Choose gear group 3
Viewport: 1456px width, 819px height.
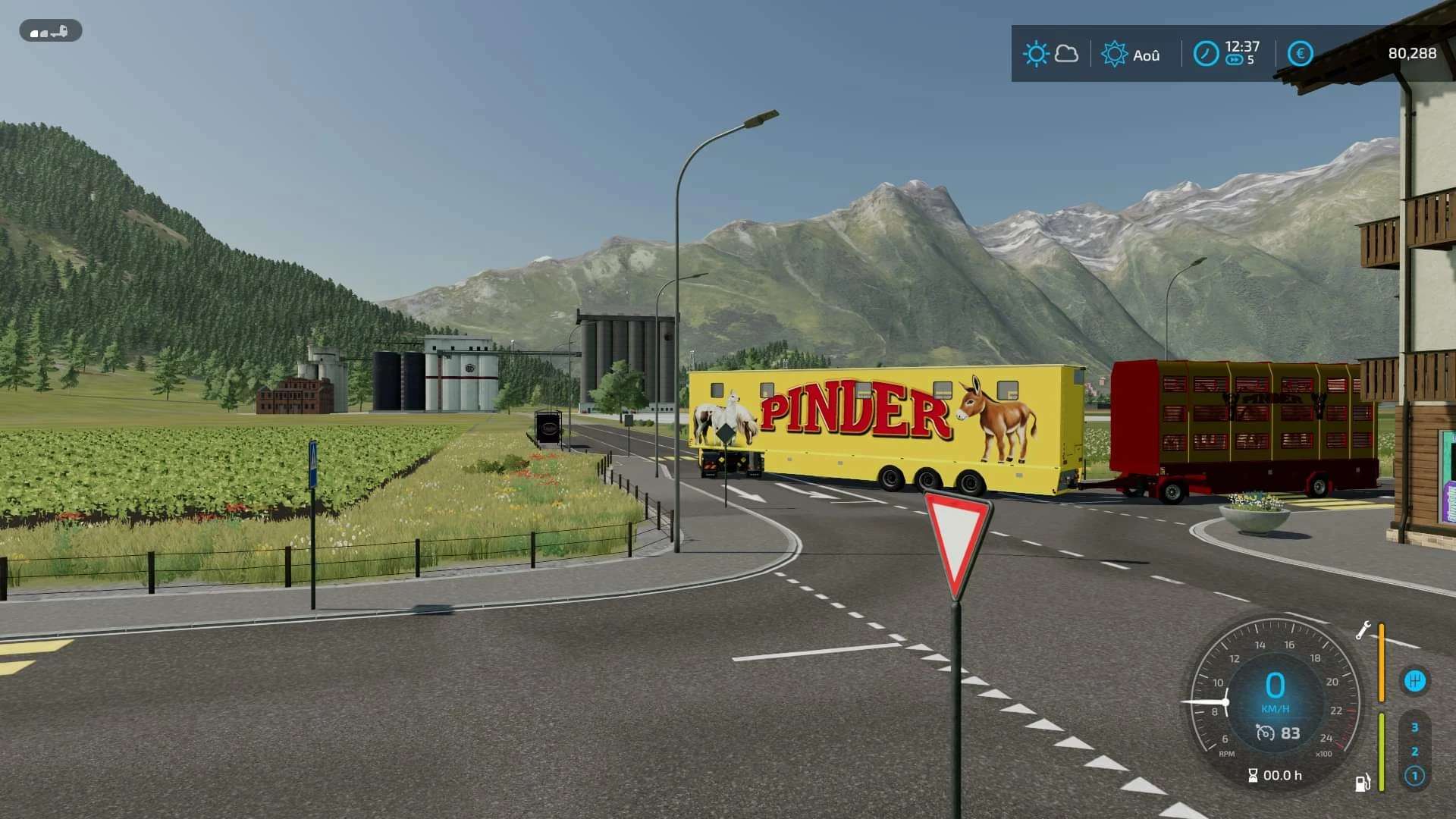1414,727
